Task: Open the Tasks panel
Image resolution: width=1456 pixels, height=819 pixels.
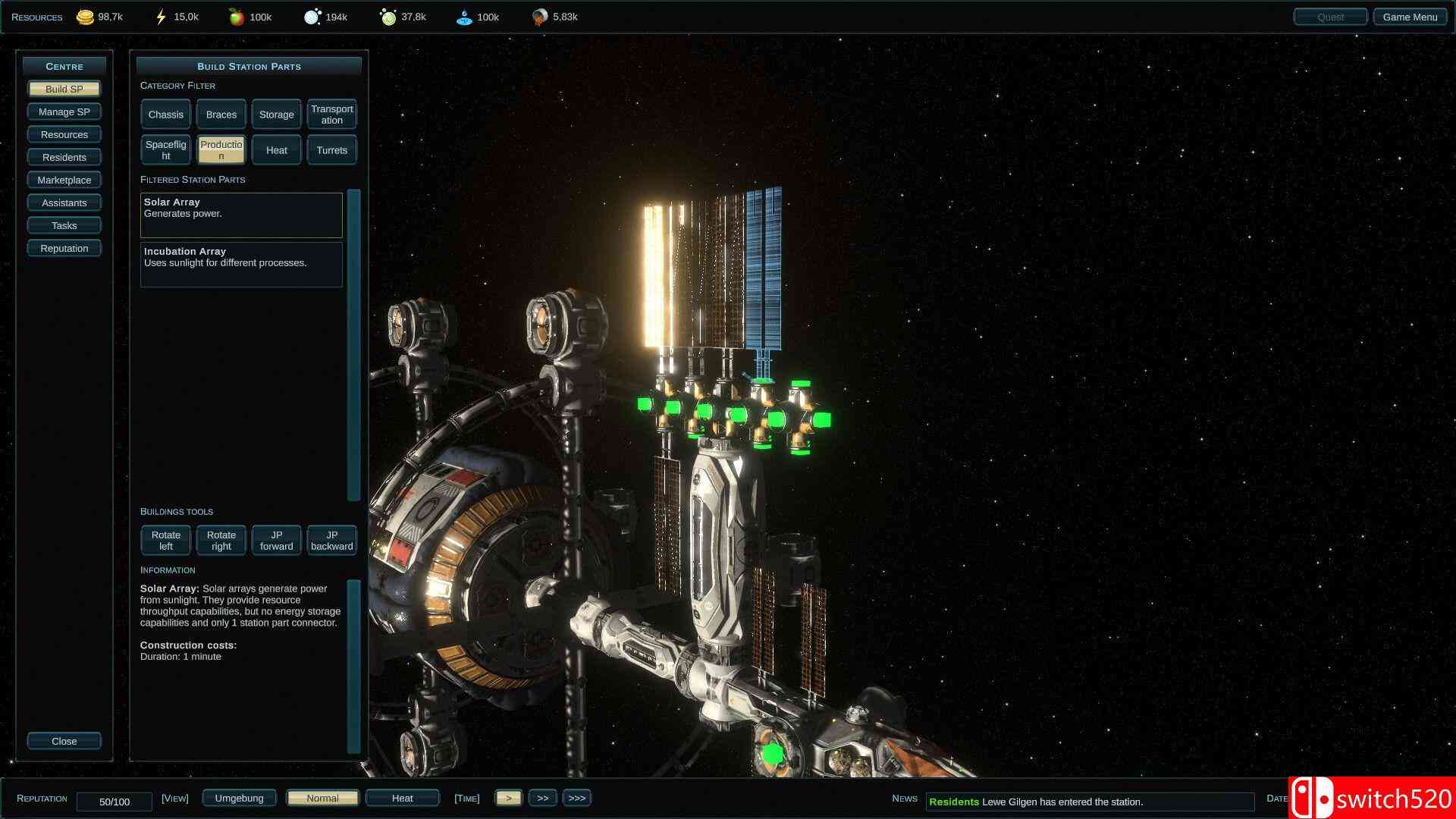Action: point(64,225)
